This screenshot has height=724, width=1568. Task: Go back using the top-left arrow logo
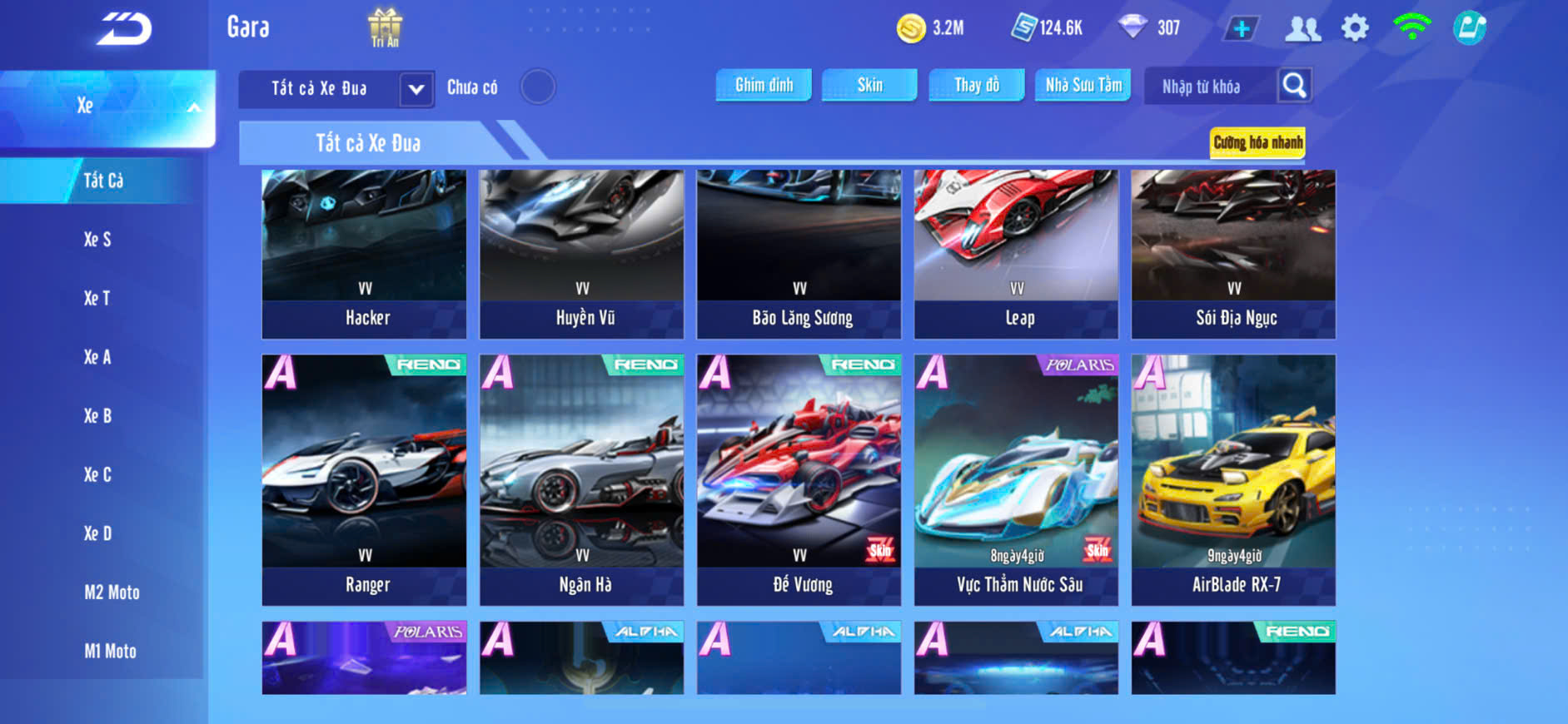125,29
